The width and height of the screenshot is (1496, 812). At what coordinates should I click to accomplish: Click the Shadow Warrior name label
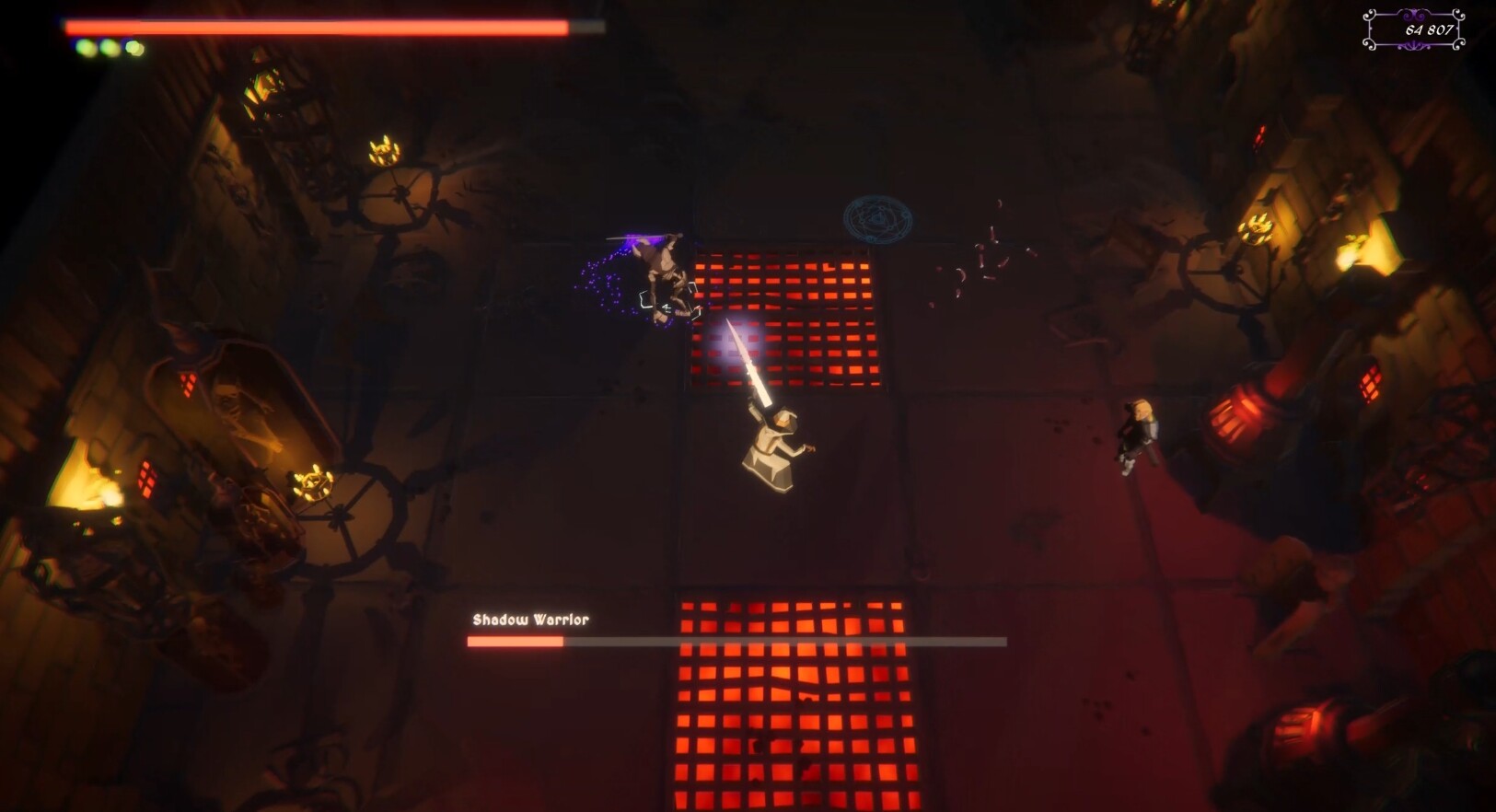531,621
